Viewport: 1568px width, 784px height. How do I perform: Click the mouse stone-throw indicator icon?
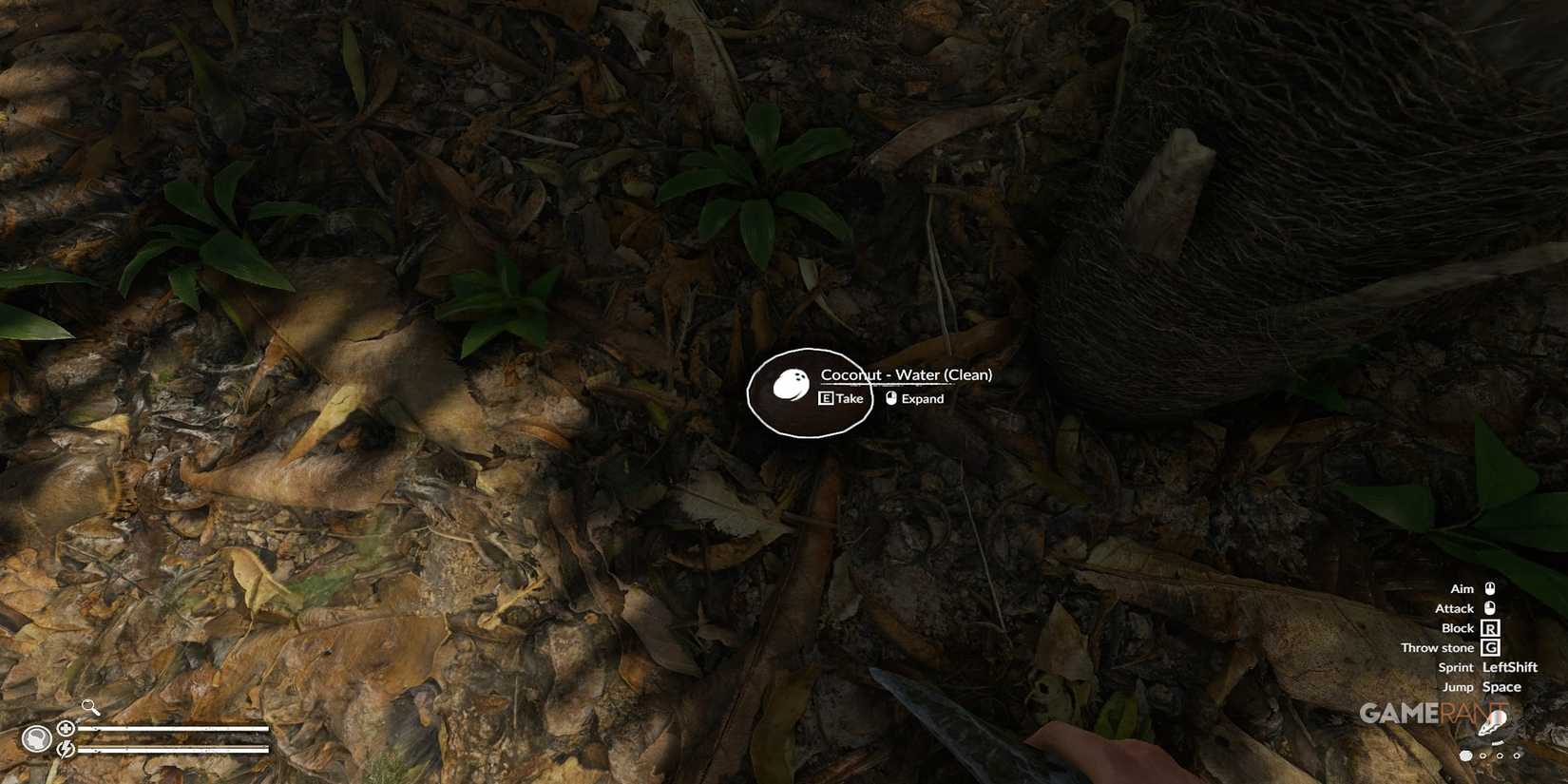(x=1492, y=647)
